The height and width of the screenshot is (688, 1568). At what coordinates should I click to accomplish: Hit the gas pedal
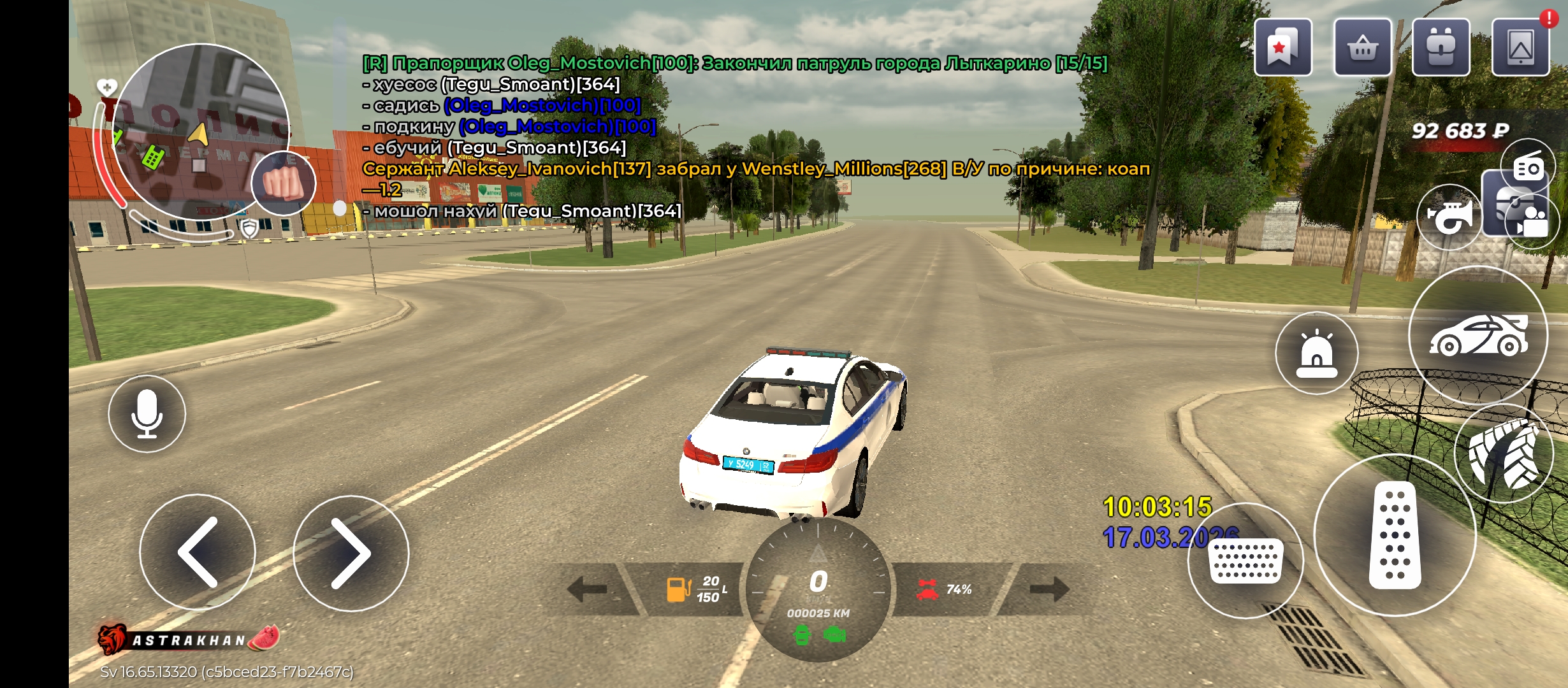(1395, 535)
